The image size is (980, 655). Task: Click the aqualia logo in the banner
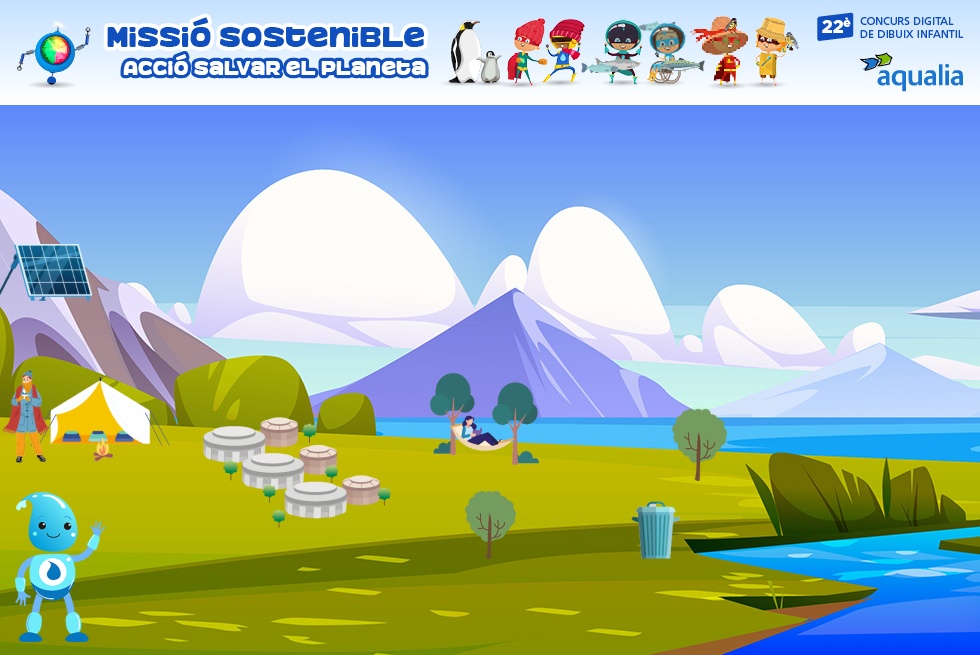[x=911, y=71]
